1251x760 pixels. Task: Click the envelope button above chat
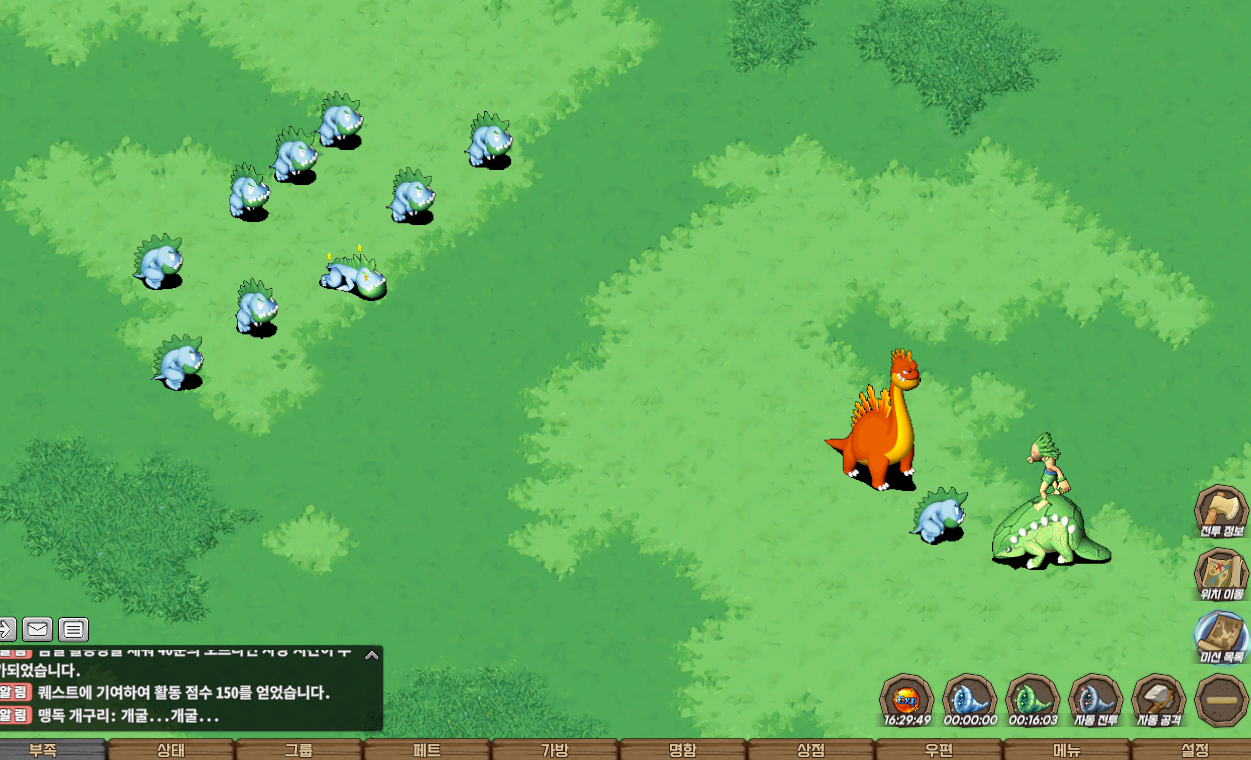tap(38, 629)
